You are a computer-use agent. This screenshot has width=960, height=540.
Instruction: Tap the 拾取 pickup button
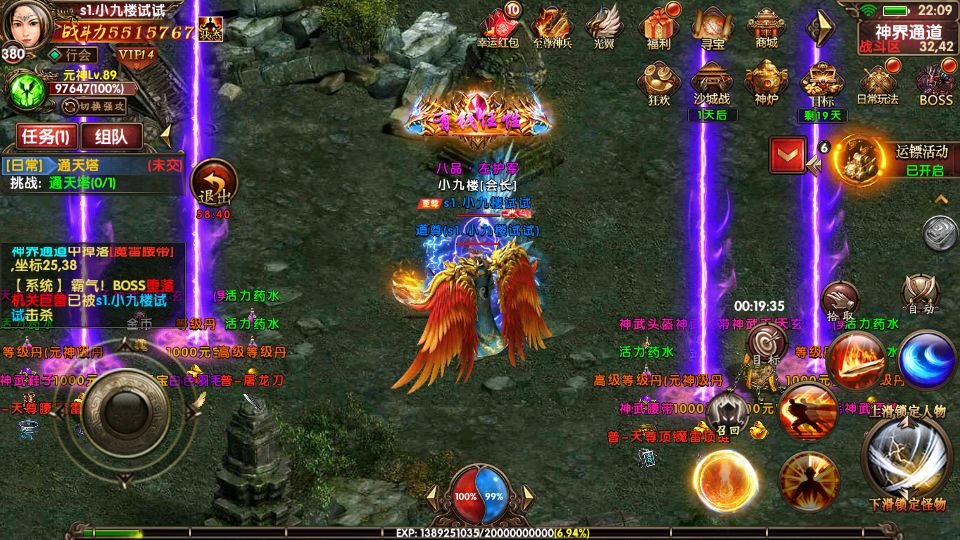[838, 300]
